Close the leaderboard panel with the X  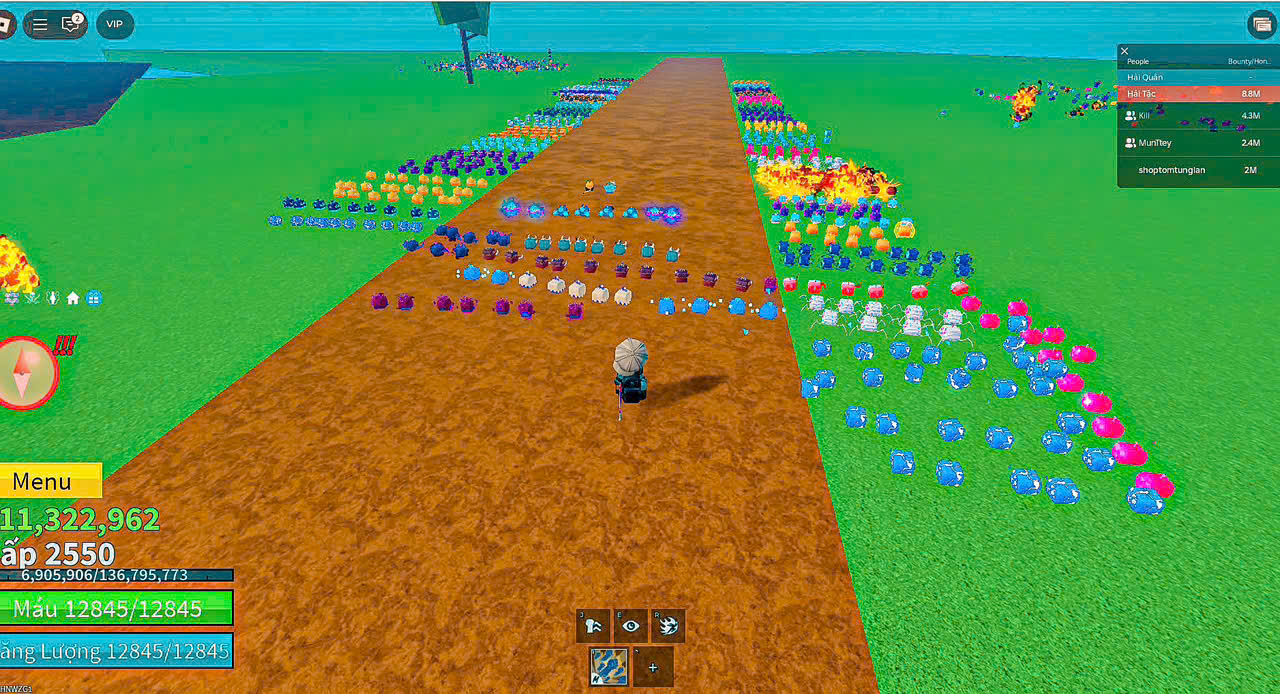click(1124, 51)
